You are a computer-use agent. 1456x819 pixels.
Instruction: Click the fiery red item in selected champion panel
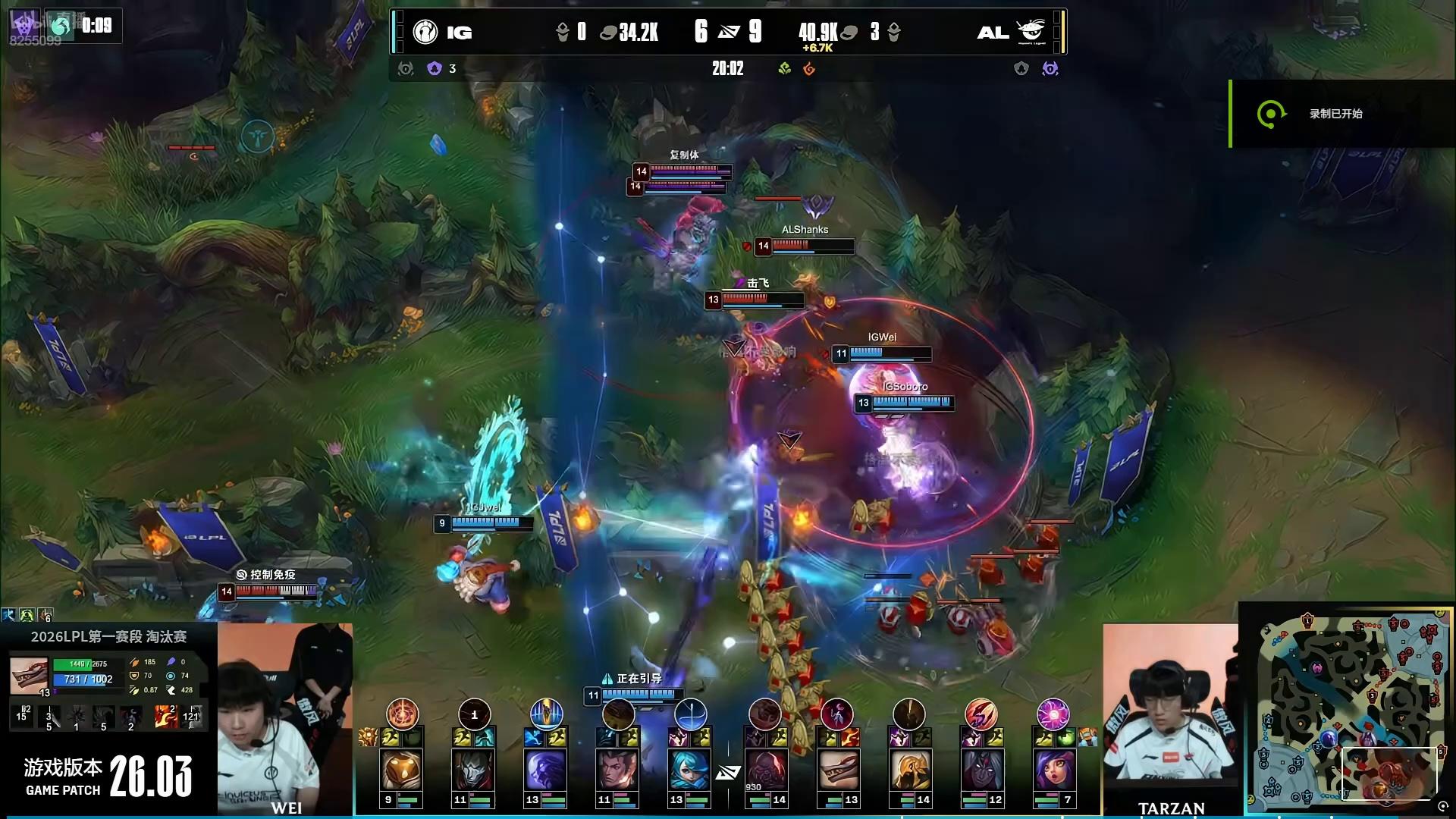tap(165, 715)
